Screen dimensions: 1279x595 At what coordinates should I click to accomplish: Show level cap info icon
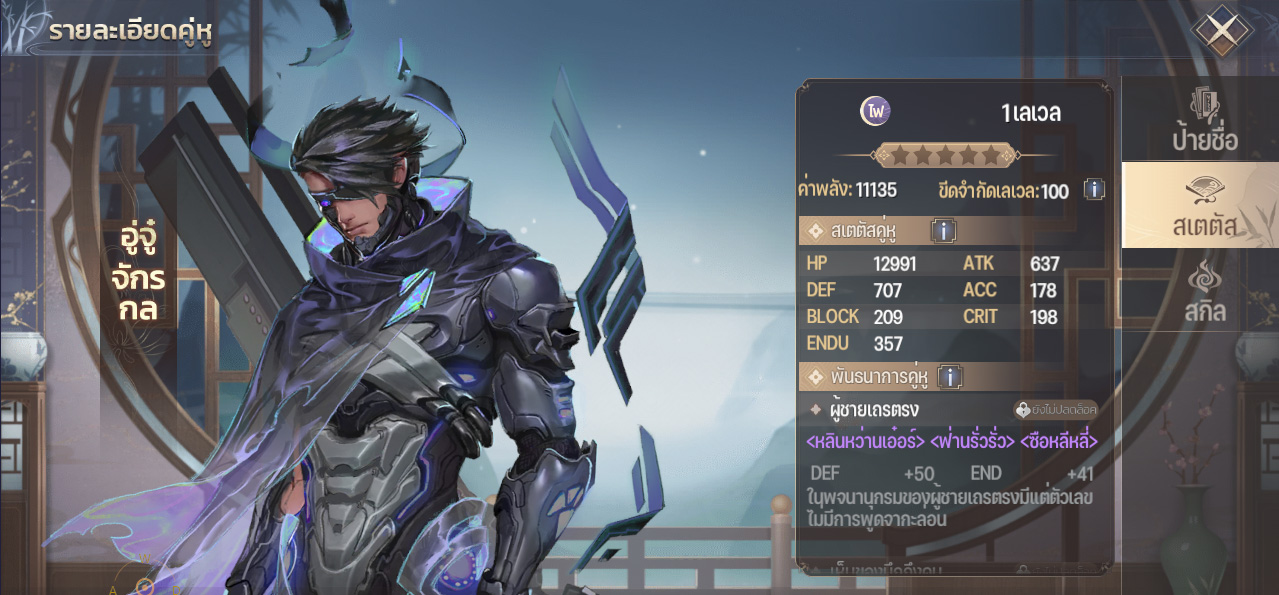[1094, 189]
